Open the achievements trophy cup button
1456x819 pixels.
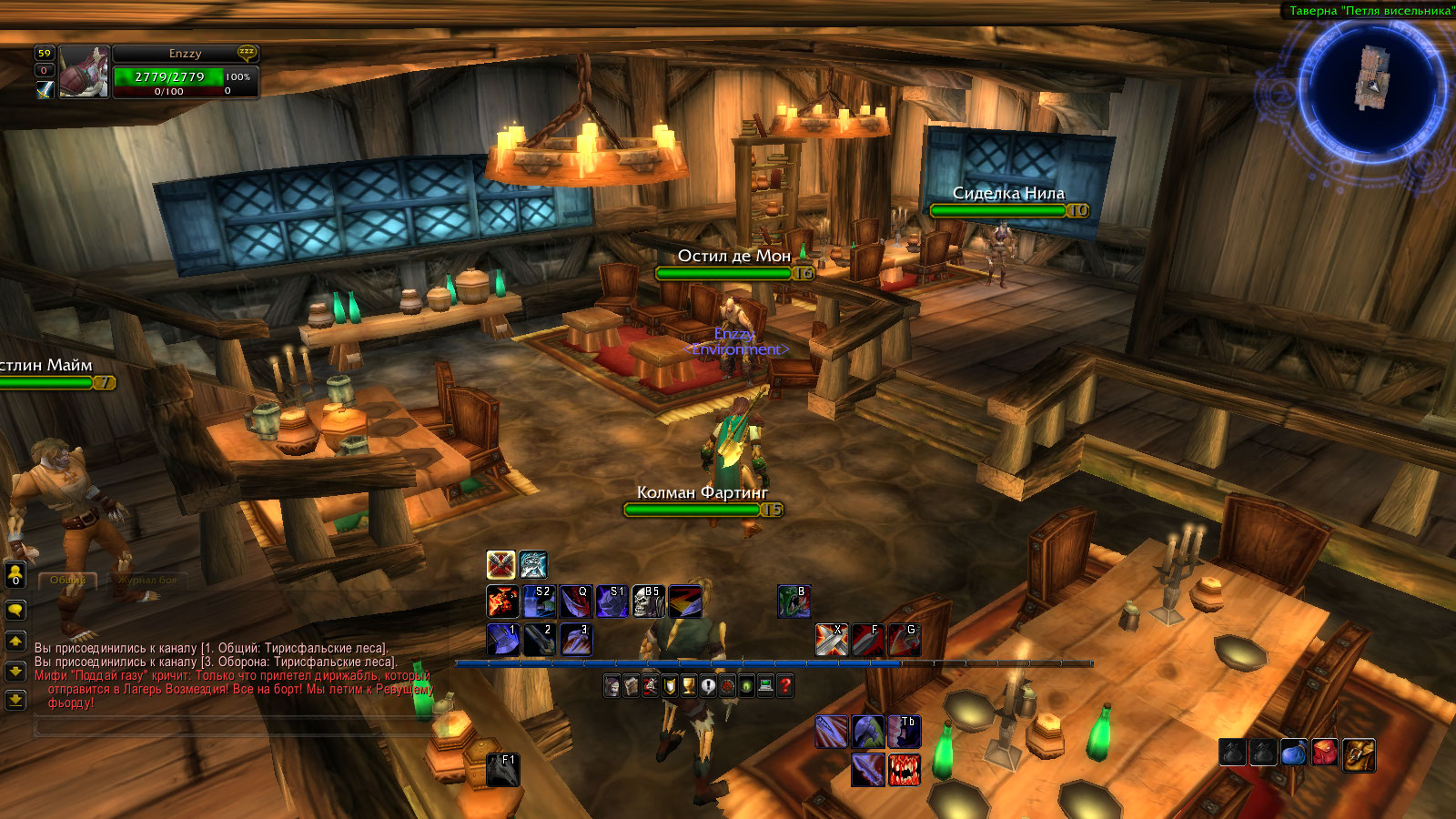point(689,686)
